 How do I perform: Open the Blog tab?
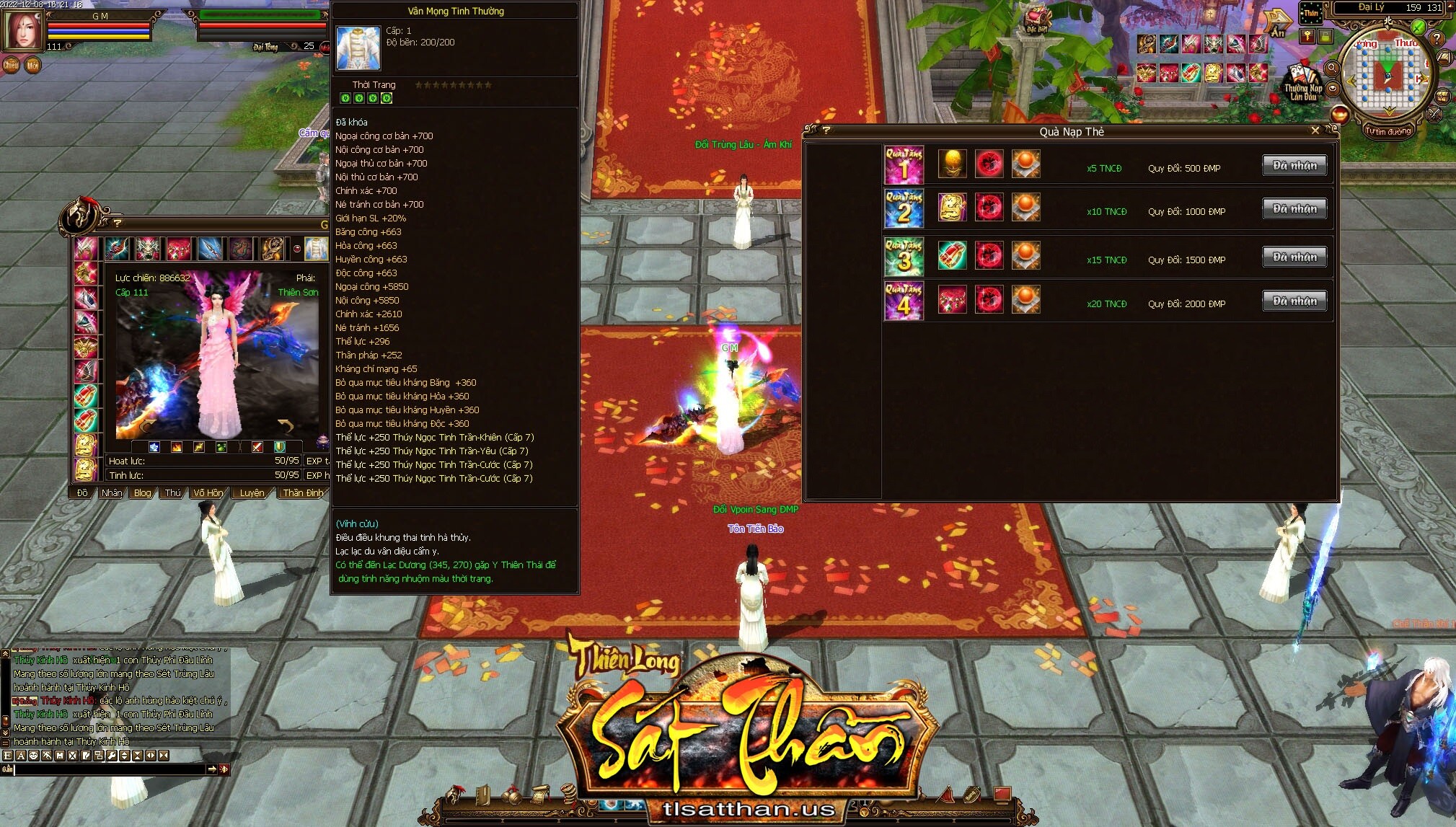[x=143, y=493]
